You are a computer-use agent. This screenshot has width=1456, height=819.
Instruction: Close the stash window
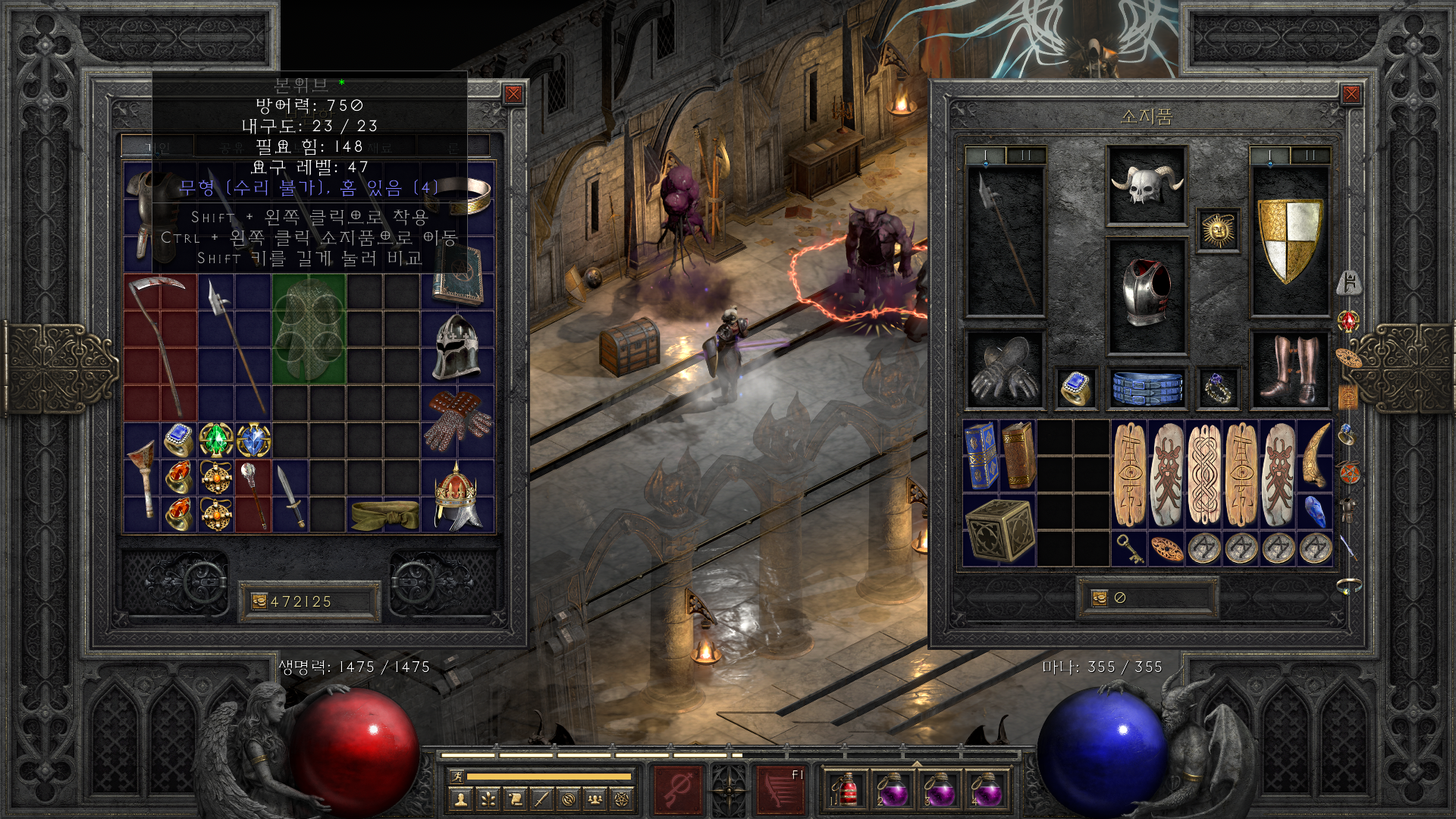[x=513, y=94]
